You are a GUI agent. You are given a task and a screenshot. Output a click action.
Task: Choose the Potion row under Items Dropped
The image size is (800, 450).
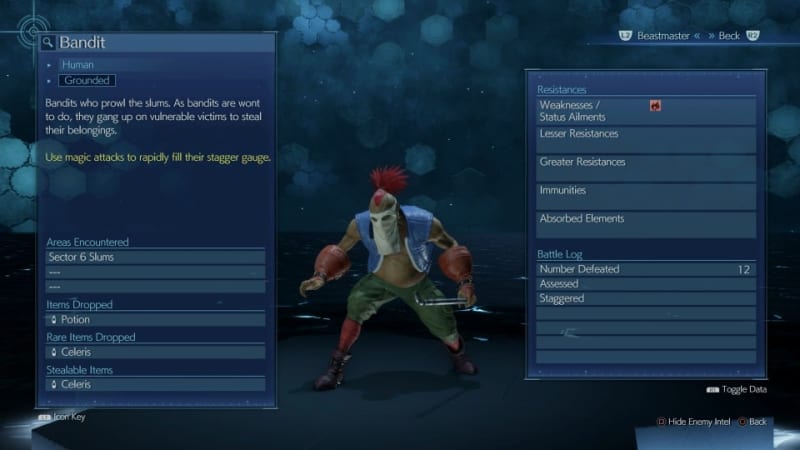click(x=155, y=319)
